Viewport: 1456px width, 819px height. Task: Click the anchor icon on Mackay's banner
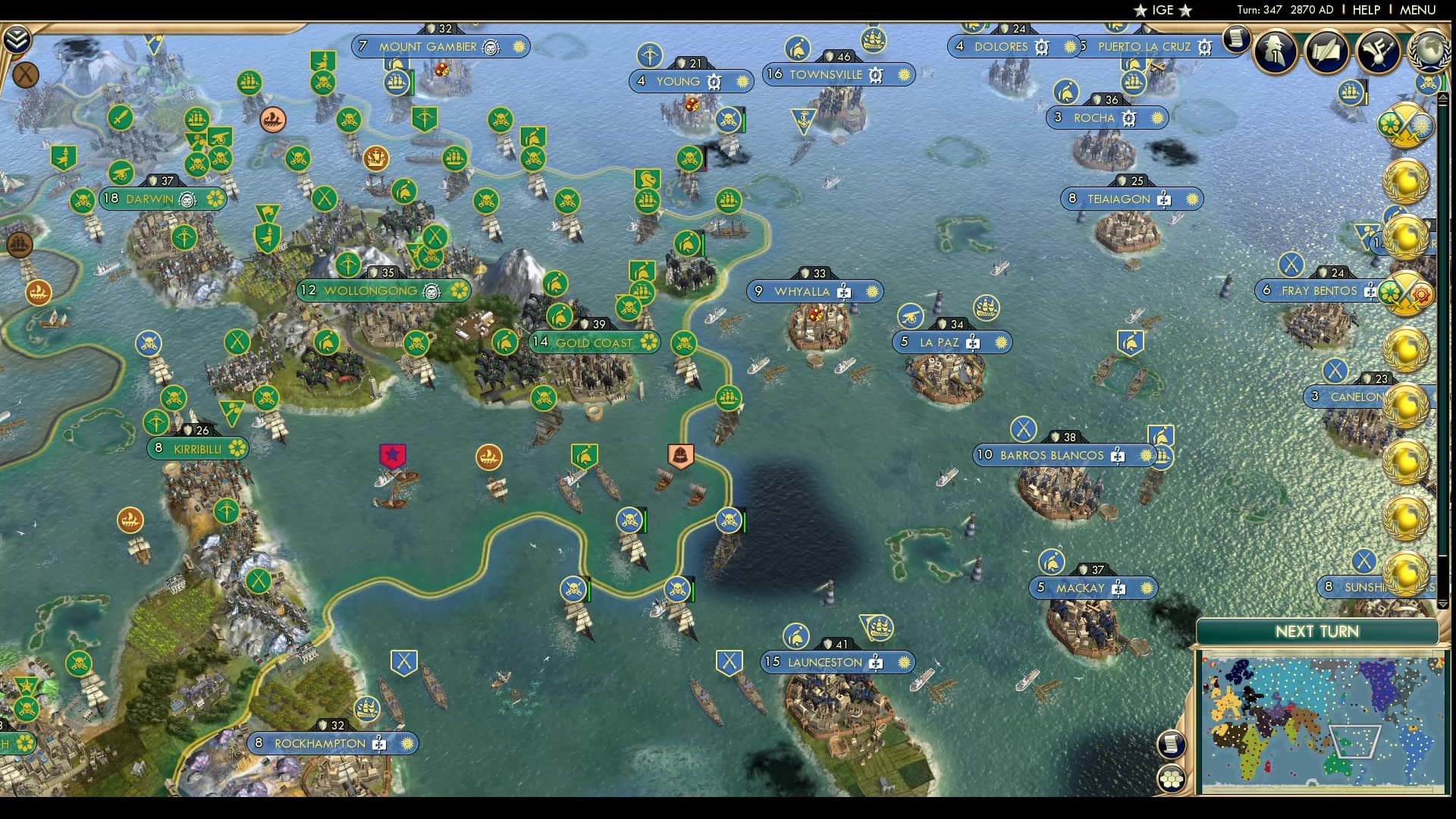click(x=1119, y=588)
